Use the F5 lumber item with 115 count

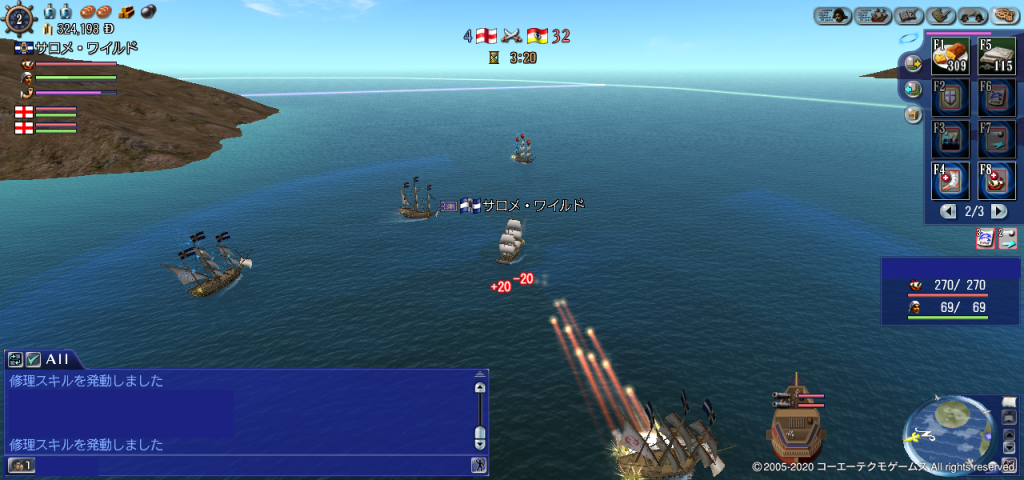pyautogui.click(x=996, y=58)
